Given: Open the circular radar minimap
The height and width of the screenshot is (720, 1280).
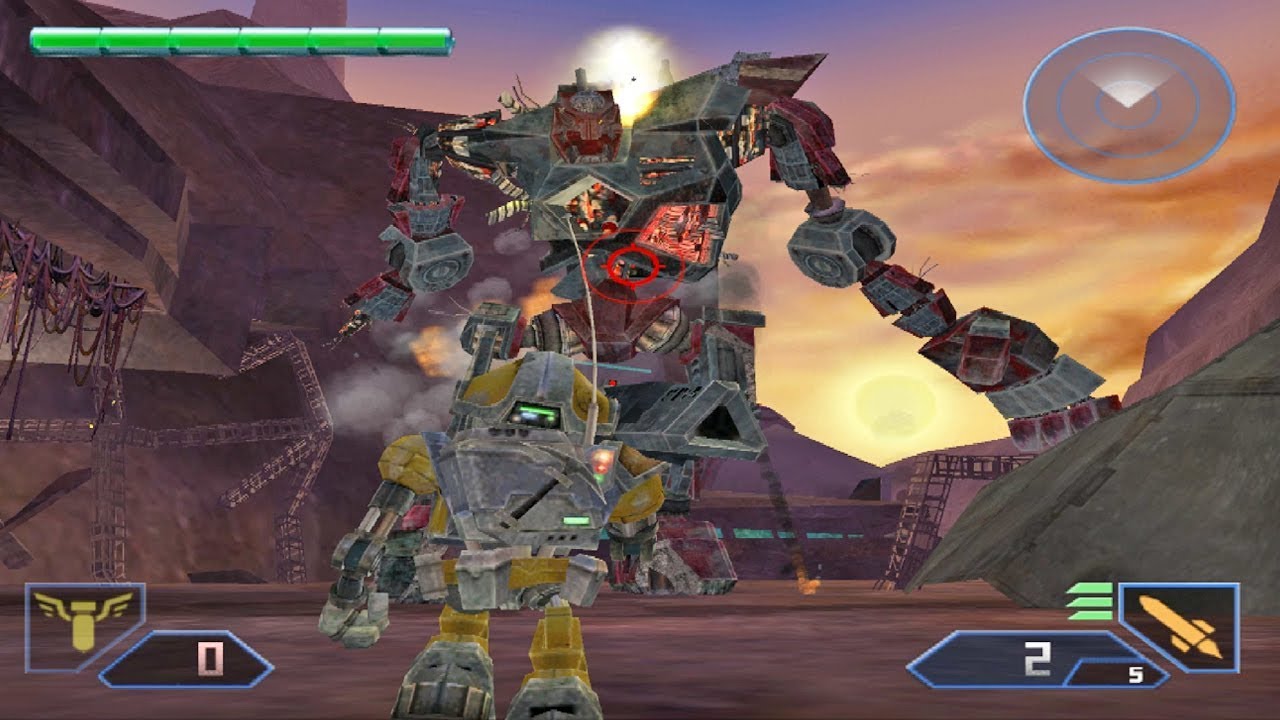Looking at the screenshot, I should click(1128, 104).
